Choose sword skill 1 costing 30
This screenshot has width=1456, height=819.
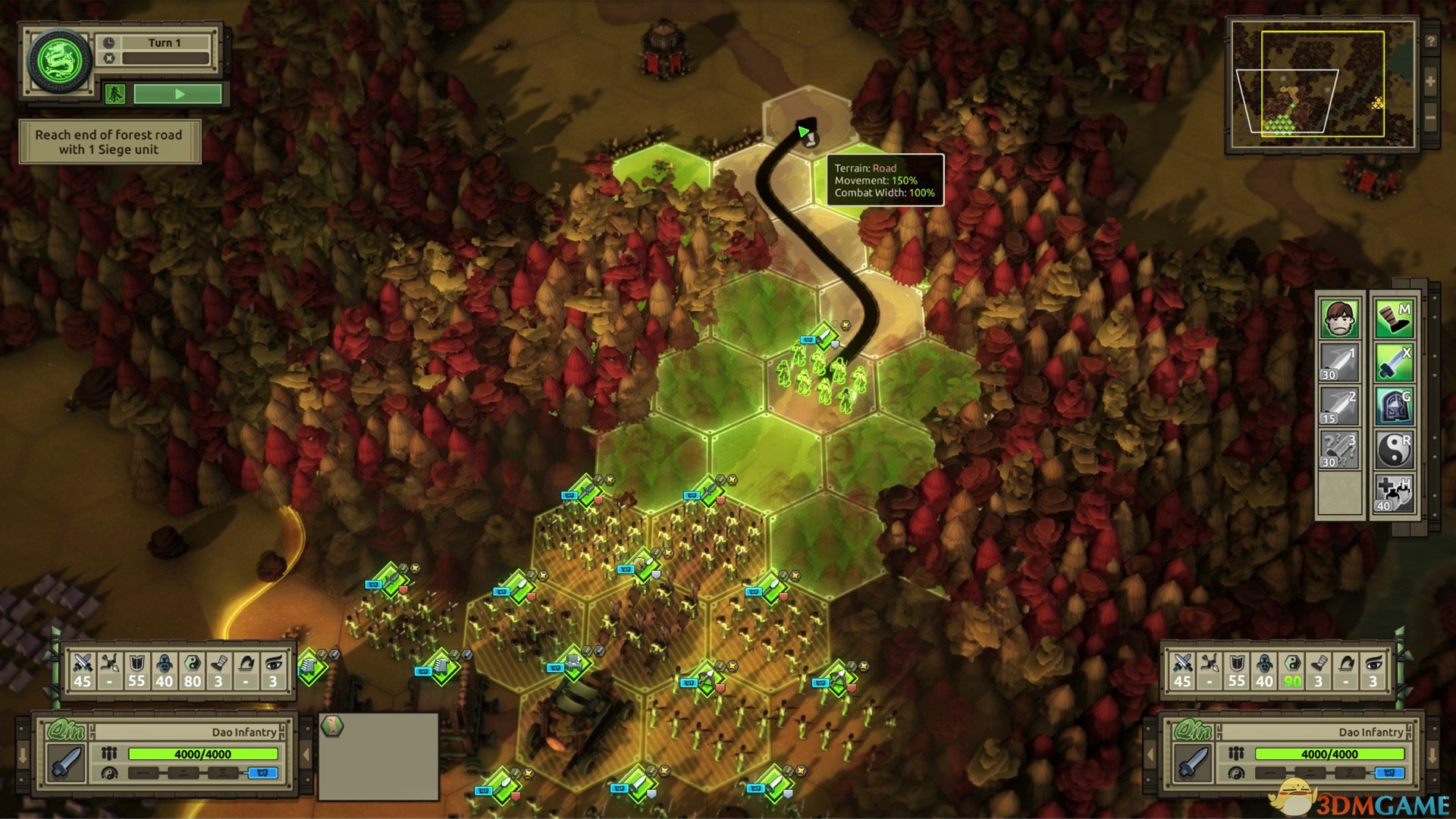coord(1340,362)
